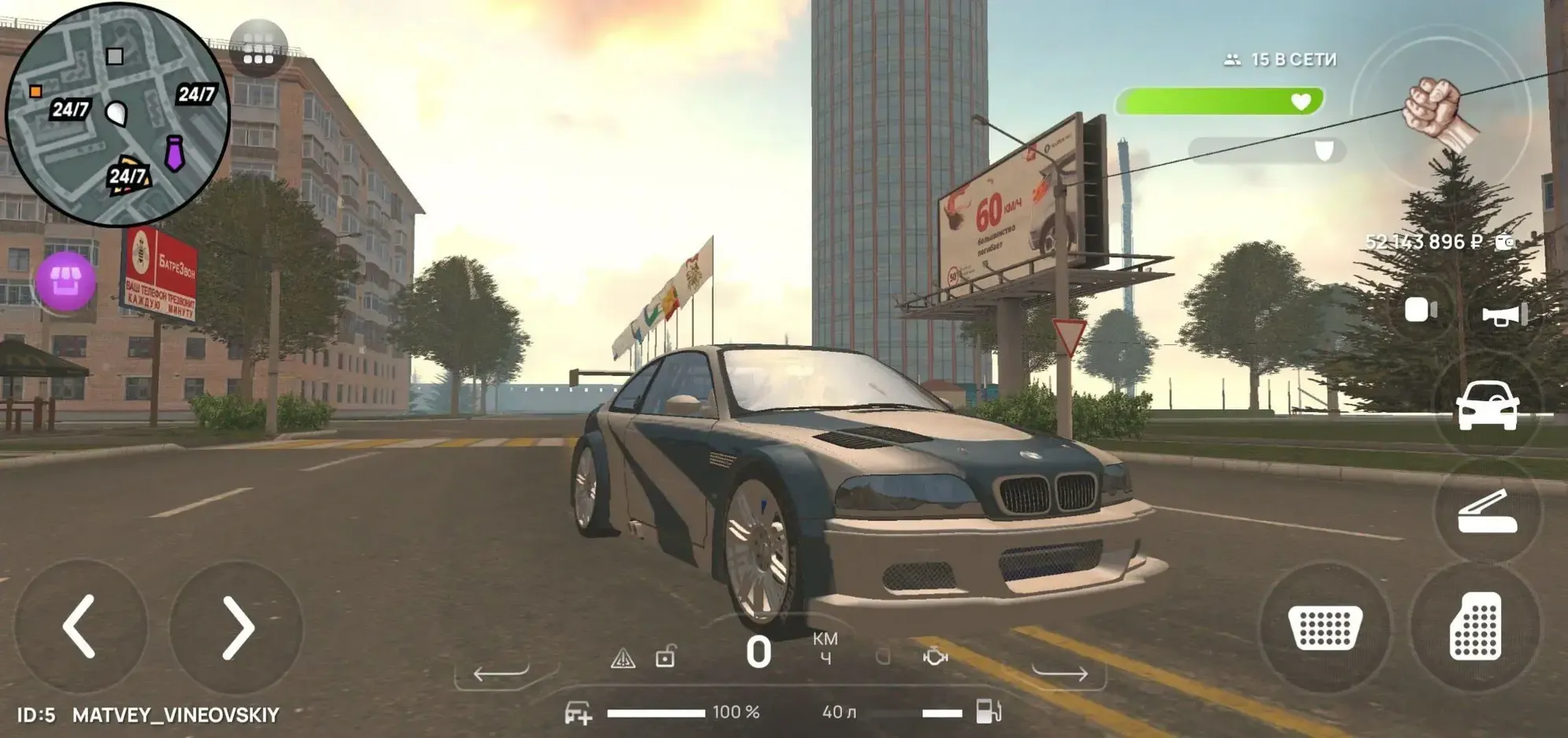
Task: Tap the gas pedal button
Action: tap(1475, 627)
